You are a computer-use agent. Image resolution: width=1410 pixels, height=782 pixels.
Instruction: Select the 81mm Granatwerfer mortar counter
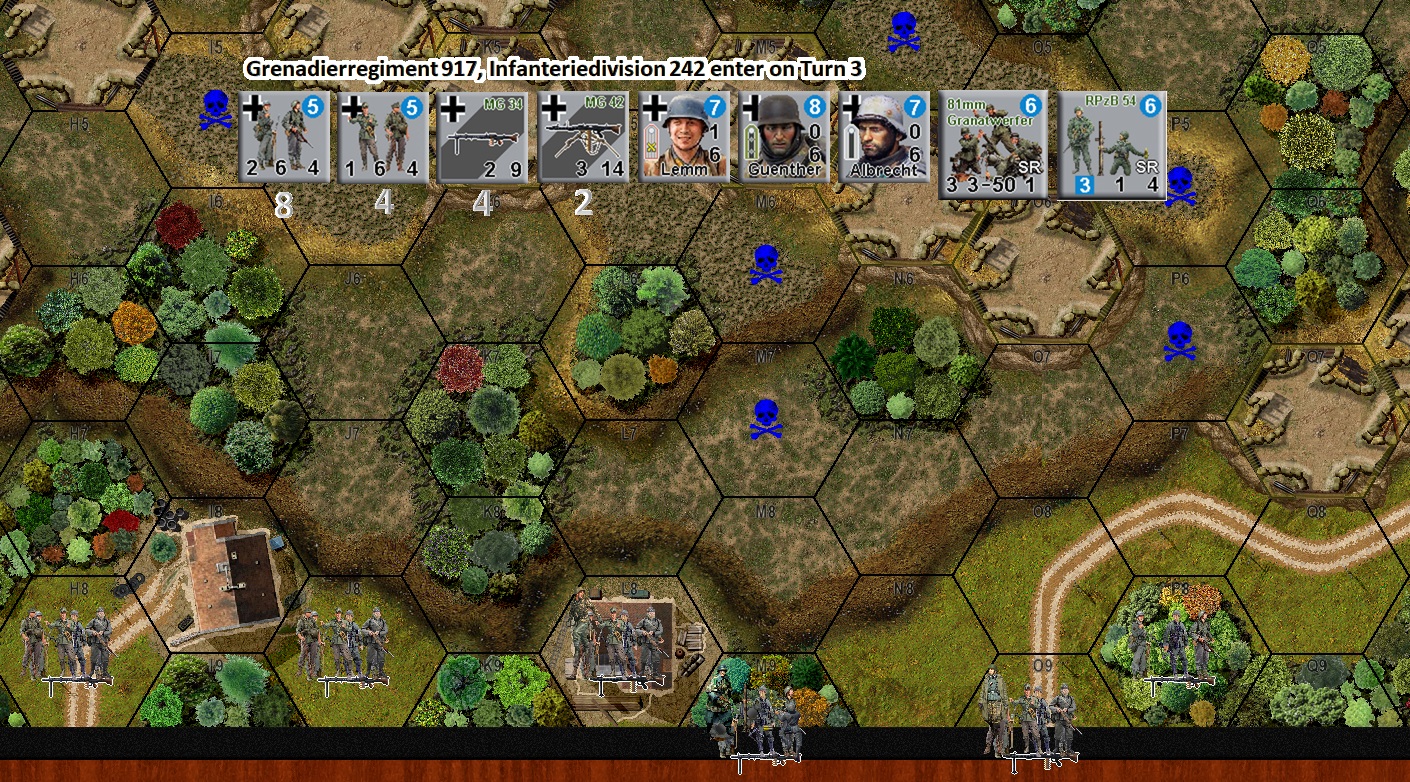[992, 145]
